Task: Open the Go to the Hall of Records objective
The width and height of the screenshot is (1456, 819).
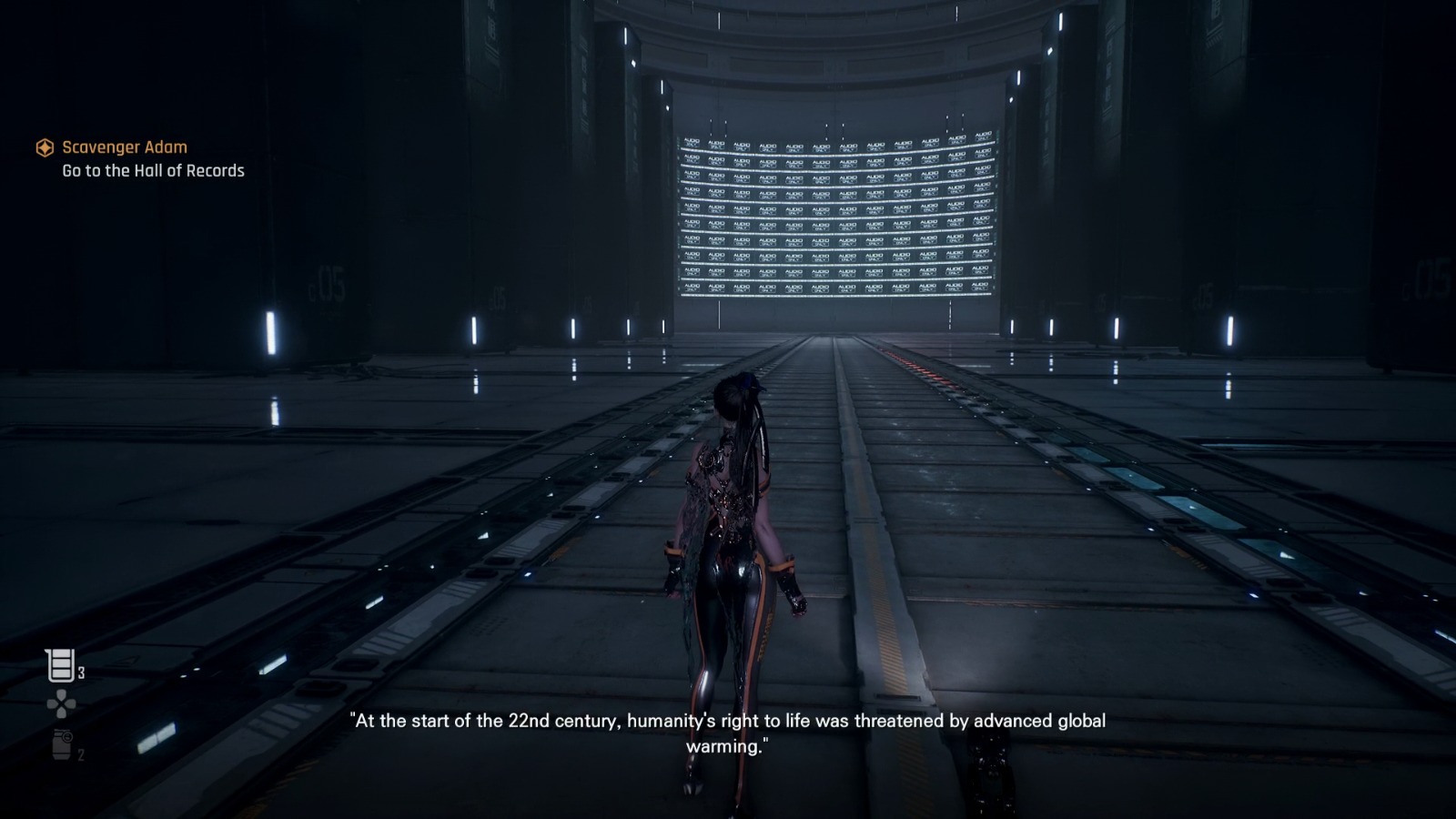Action: tap(153, 169)
